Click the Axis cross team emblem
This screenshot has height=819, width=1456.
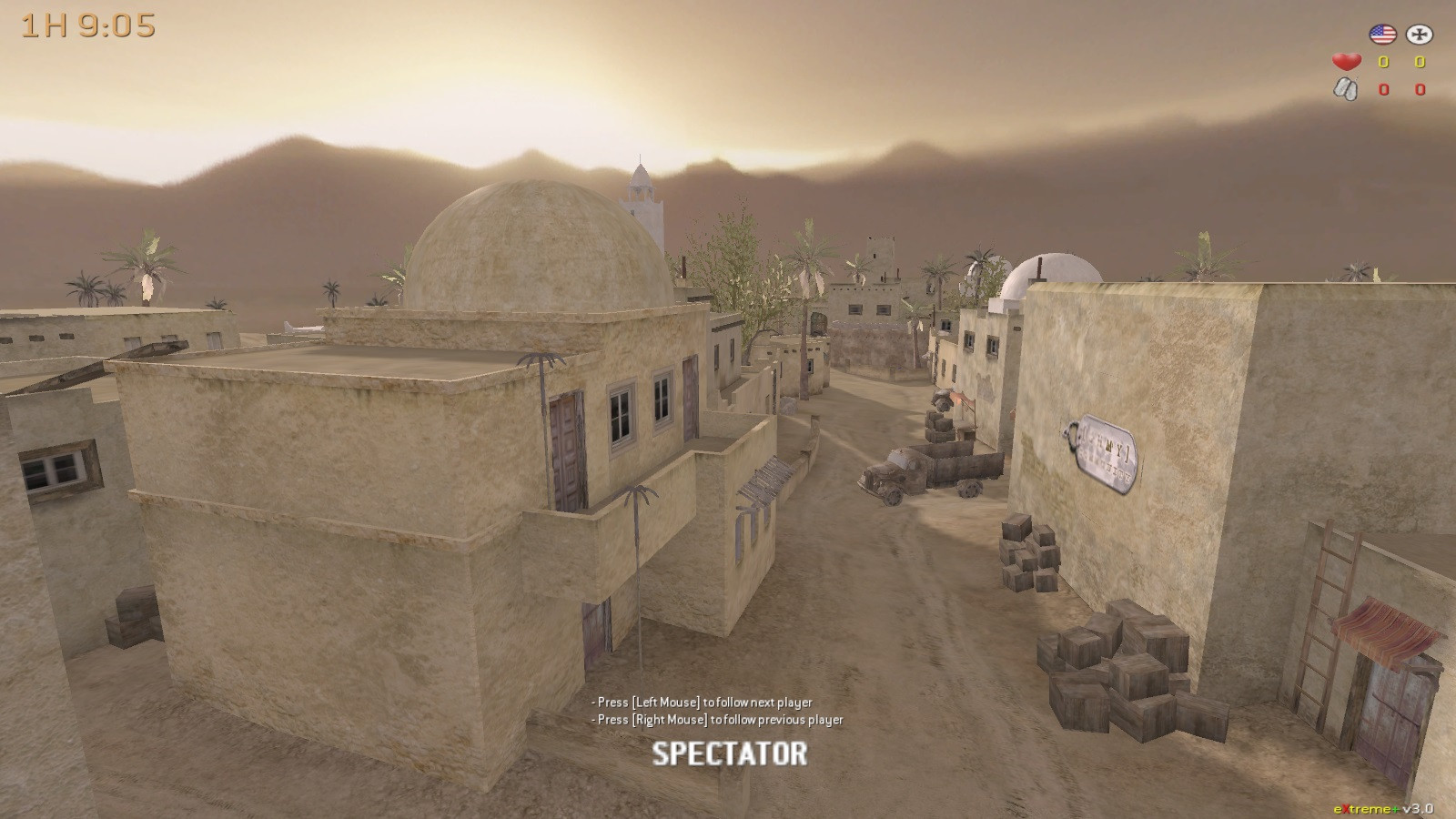[x=1418, y=35]
